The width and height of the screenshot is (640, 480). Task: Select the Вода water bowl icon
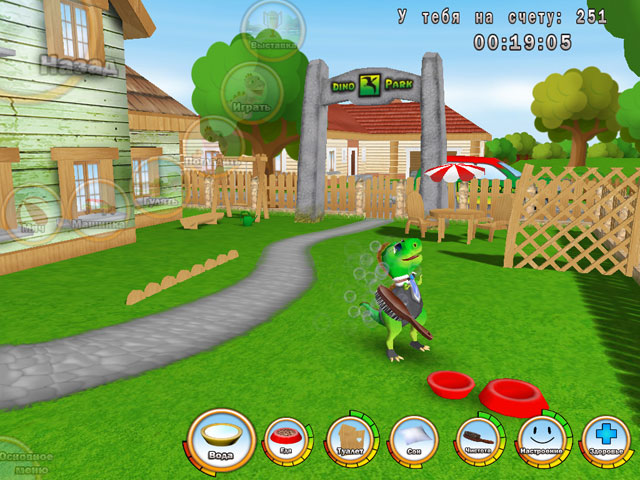click(x=221, y=439)
